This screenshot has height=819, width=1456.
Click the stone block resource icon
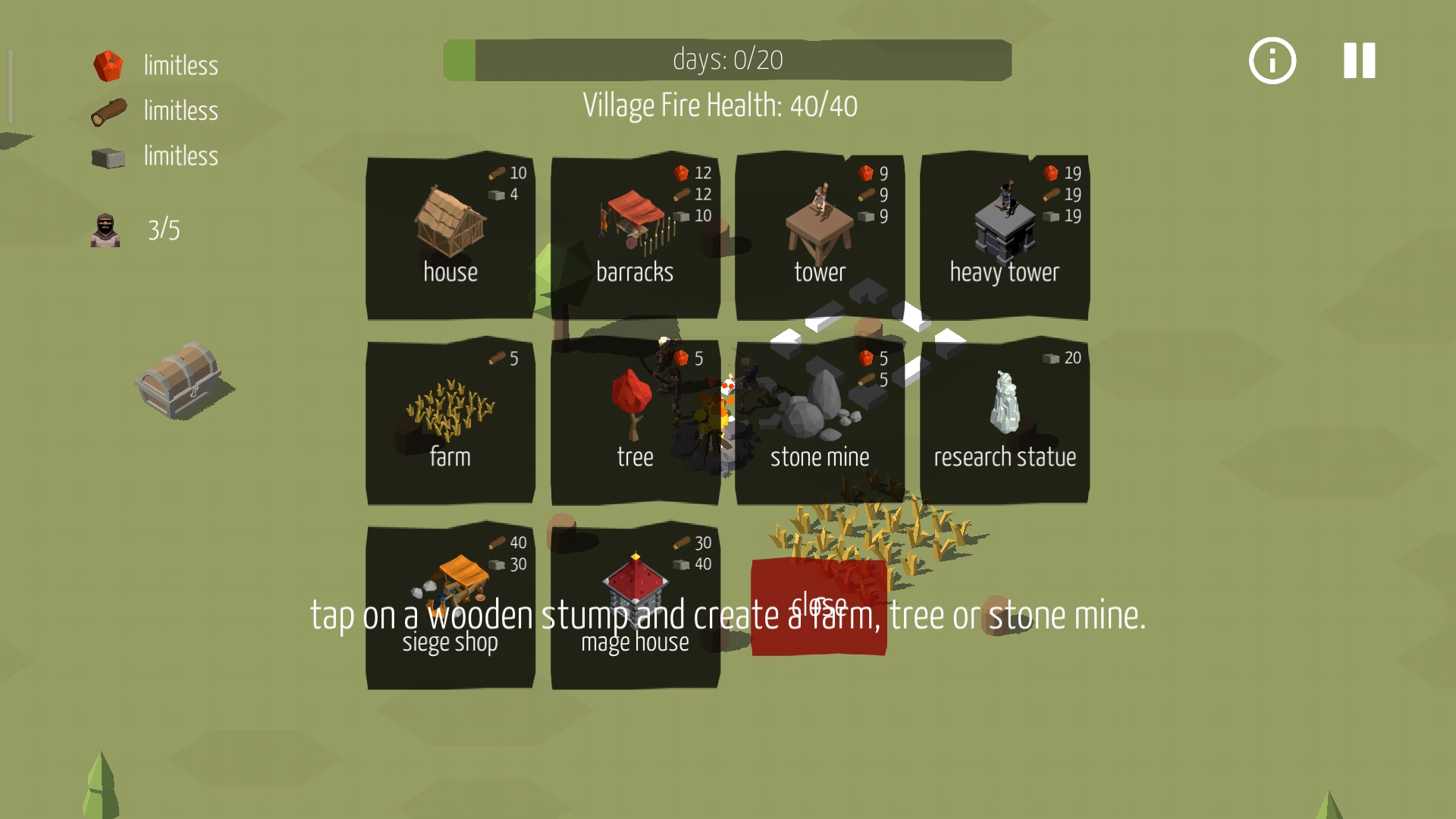[x=108, y=157]
